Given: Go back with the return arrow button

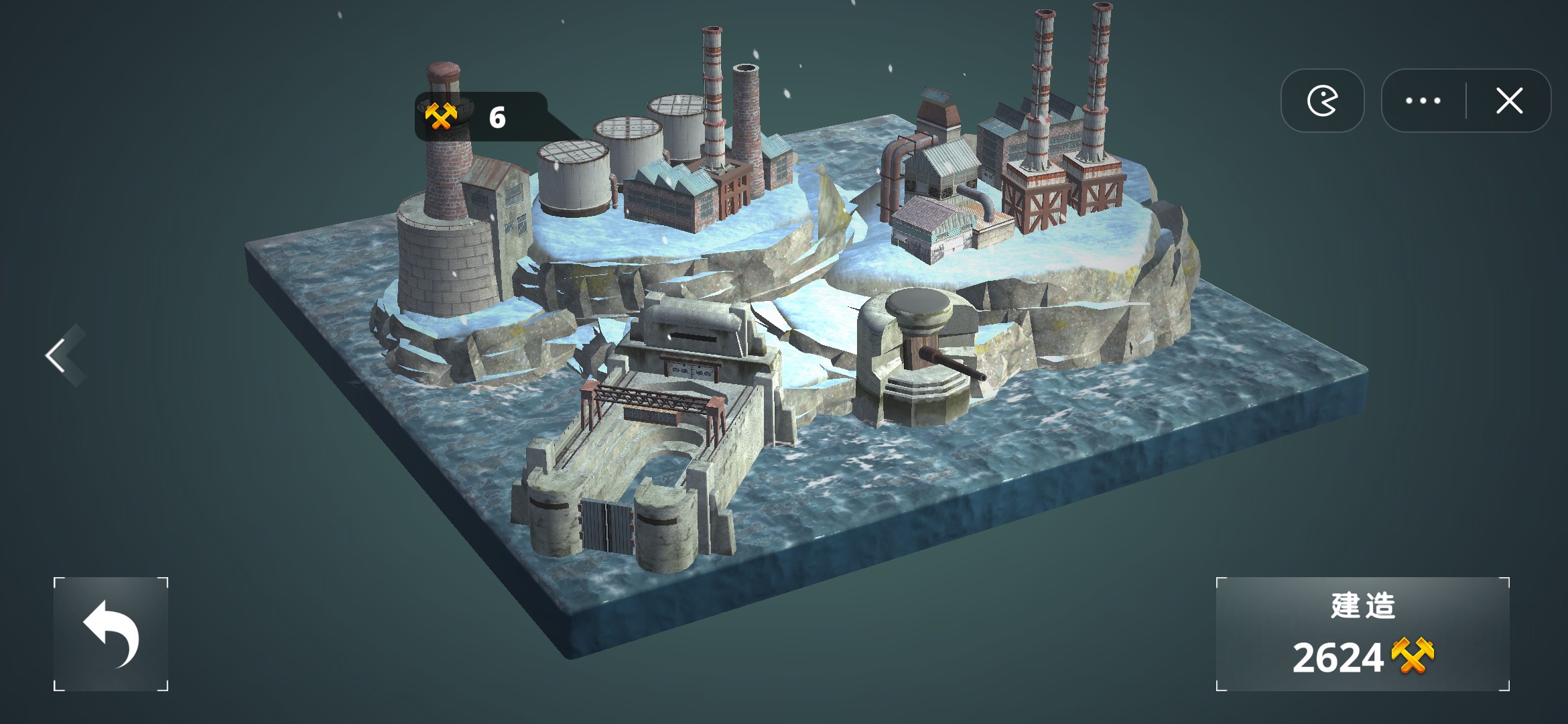Looking at the screenshot, I should pos(111,634).
